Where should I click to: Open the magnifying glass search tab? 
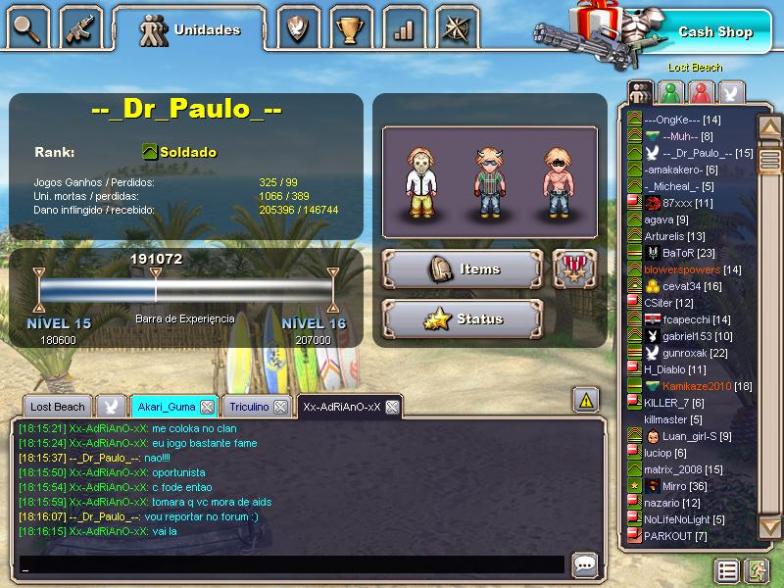point(27,28)
